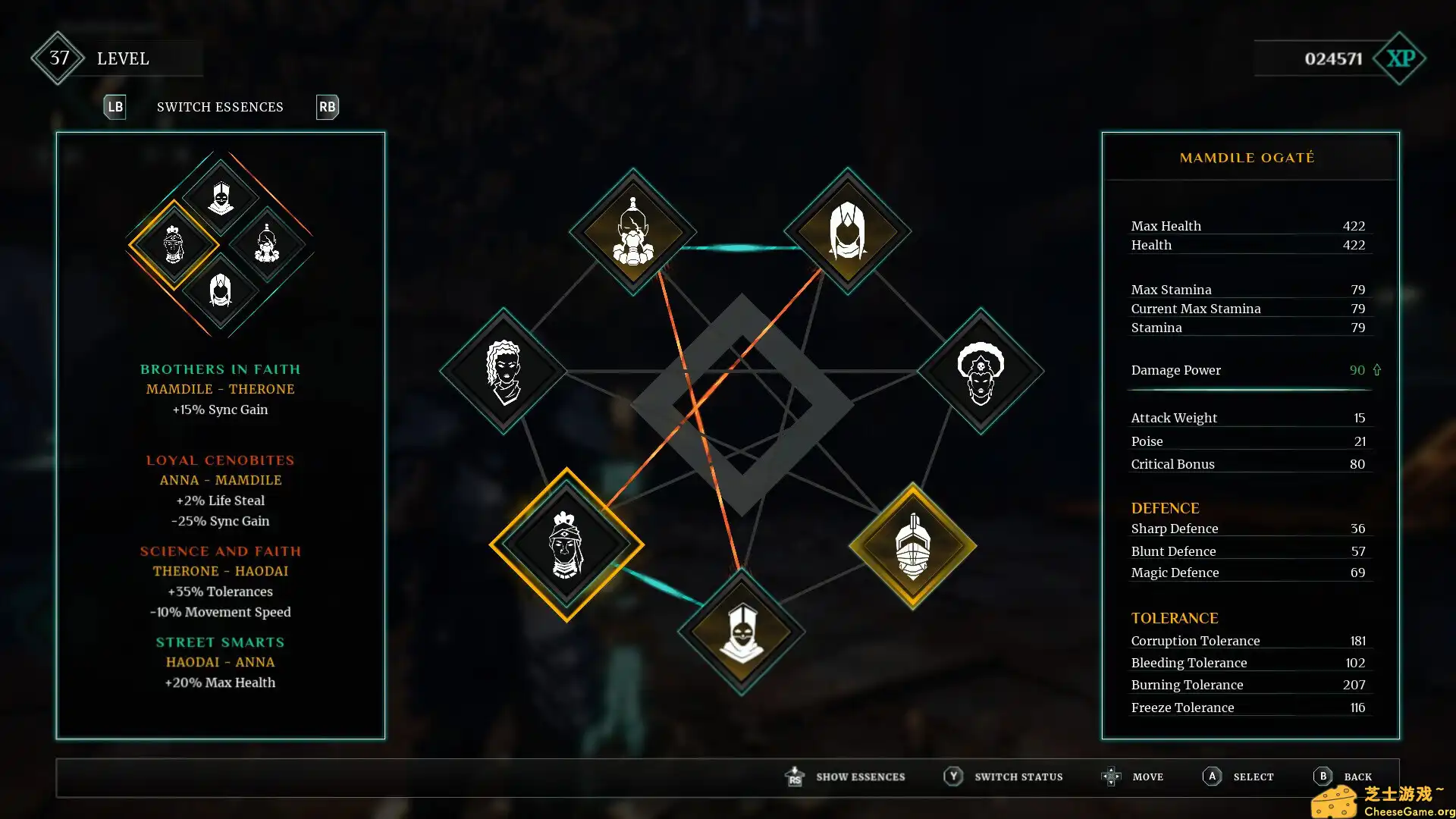Select Mamdile's gold-bordered slot in the party diamond
The image size is (1456, 819).
coord(174,244)
